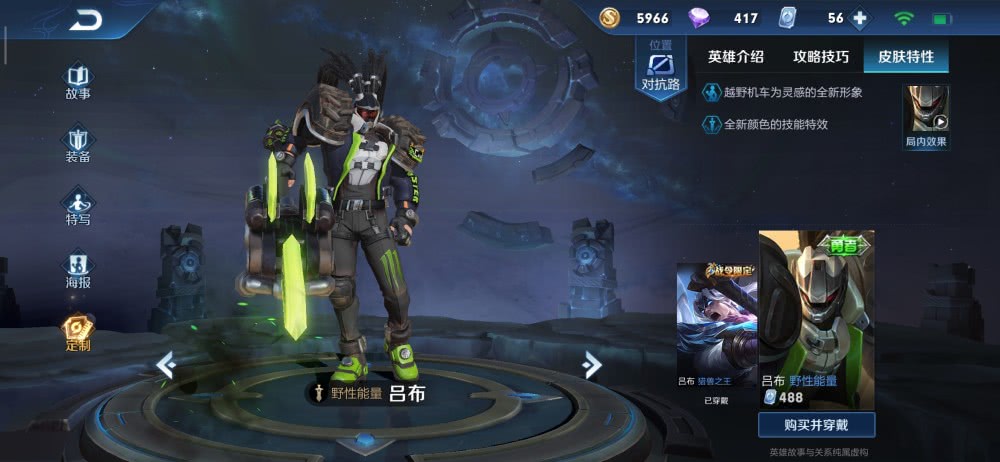This screenshot has height=462, width=1000.
Task: Play the 局内效果 in-game effect preview
Action: point(926,115)
